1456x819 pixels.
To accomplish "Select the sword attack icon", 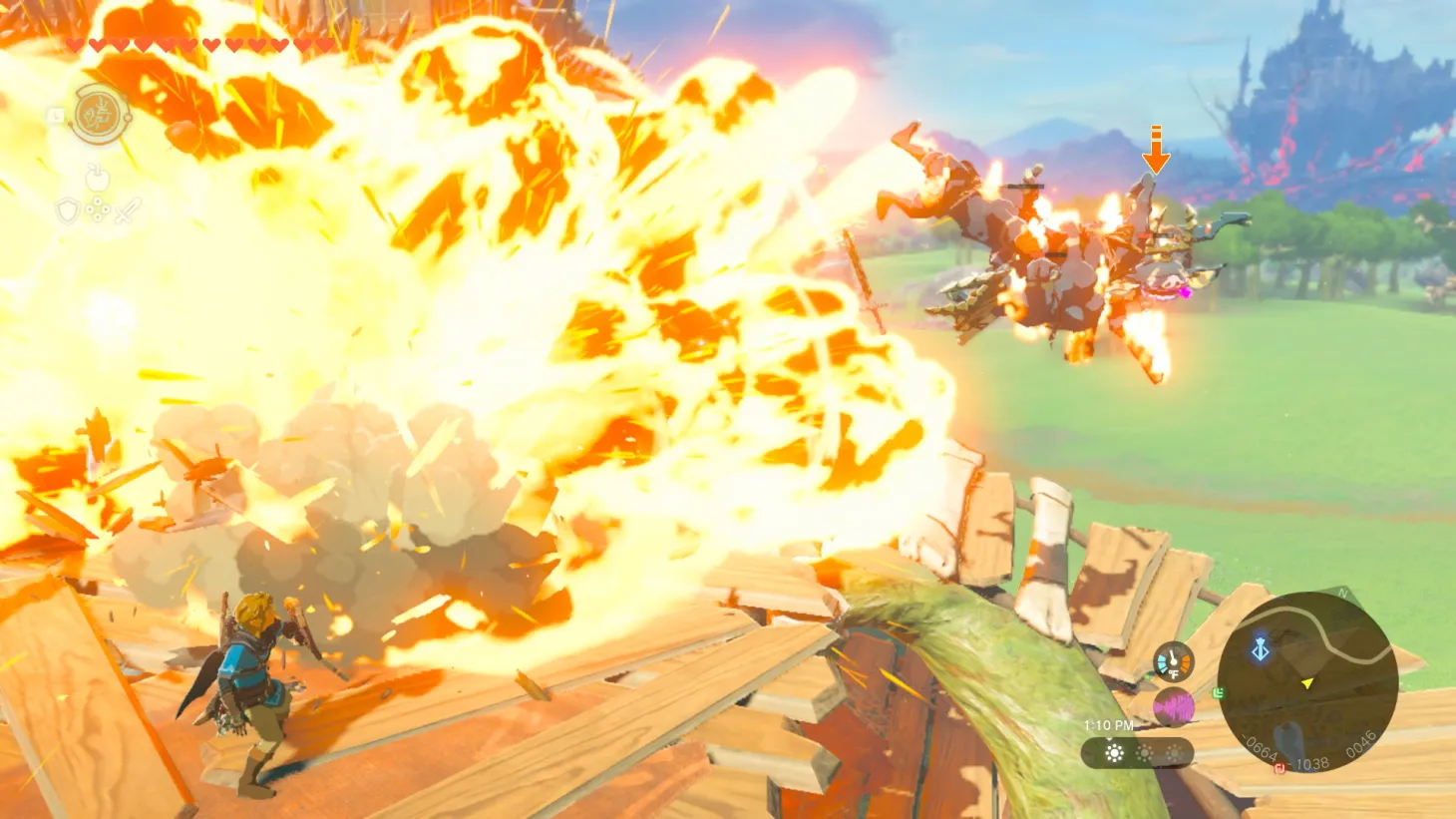I will (x=128, y=210).
